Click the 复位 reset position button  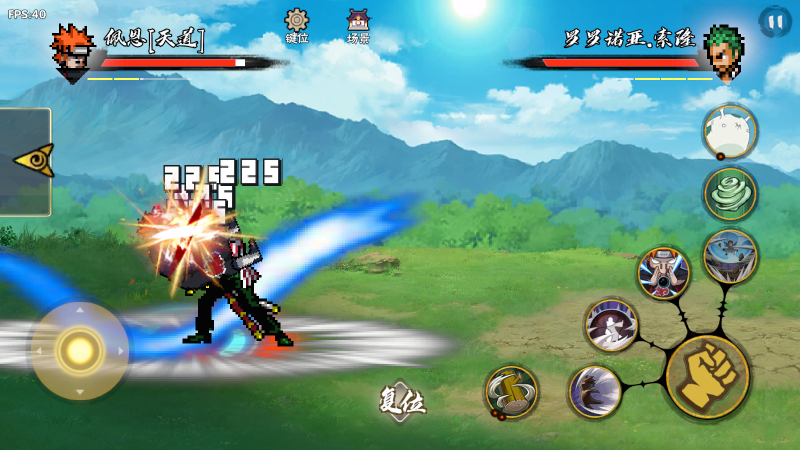pos(402,402)
